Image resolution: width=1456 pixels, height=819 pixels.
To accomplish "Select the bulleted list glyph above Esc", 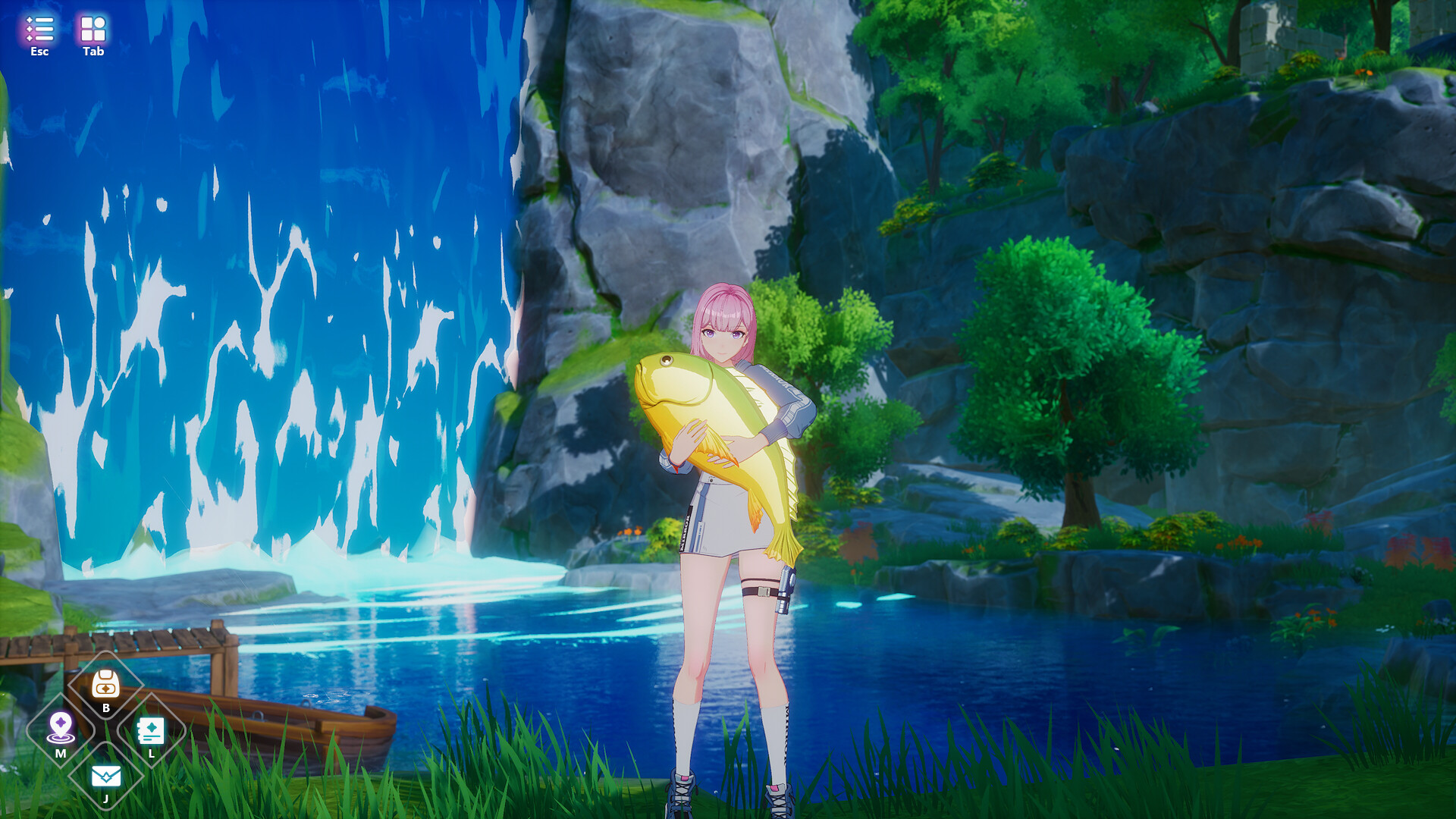I will tap(39, 29).
